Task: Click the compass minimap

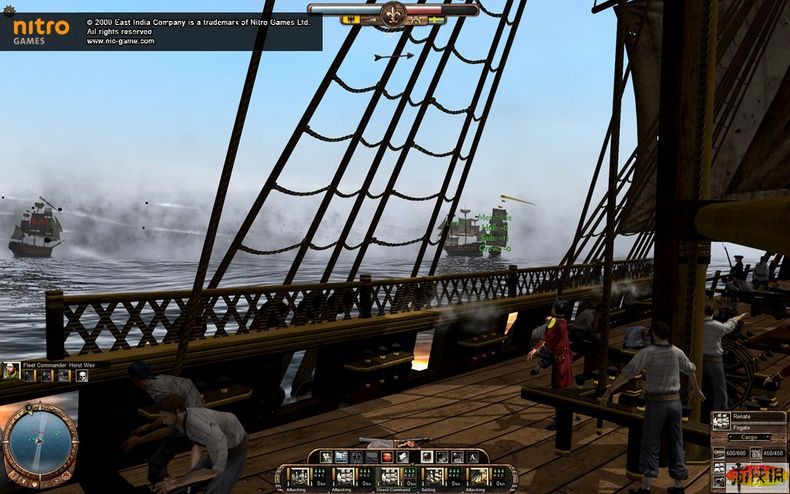Action: click(x=39, y=443)
